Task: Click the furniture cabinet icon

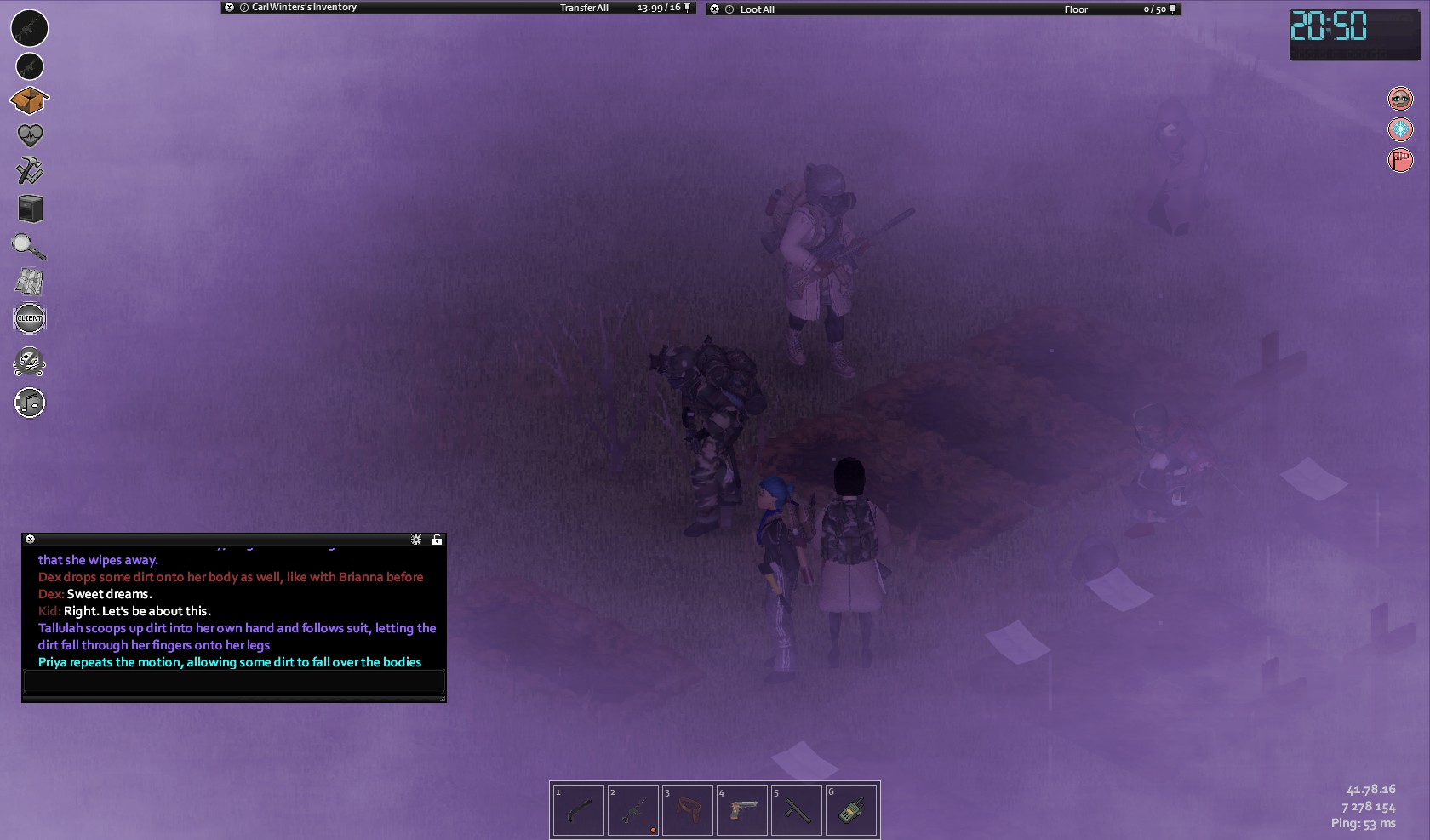Action: [x=30, y=209]
